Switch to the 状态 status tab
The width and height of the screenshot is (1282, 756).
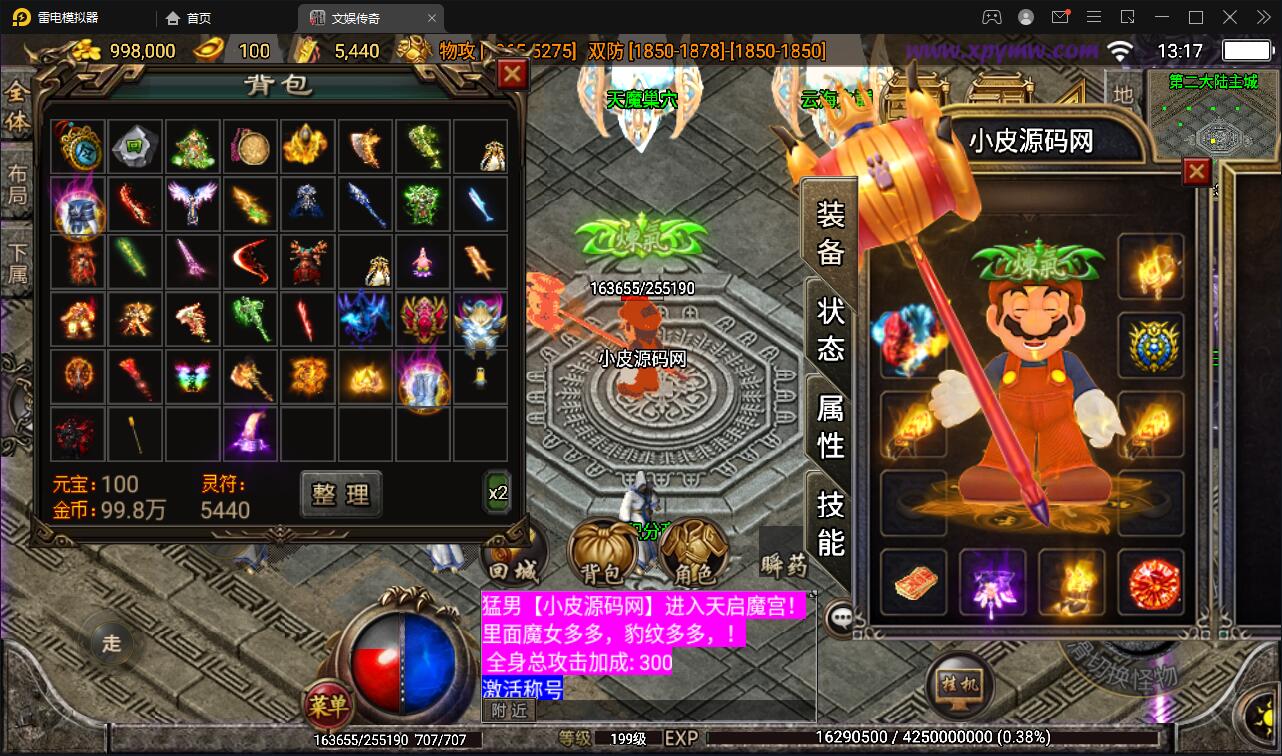point(828,327)
